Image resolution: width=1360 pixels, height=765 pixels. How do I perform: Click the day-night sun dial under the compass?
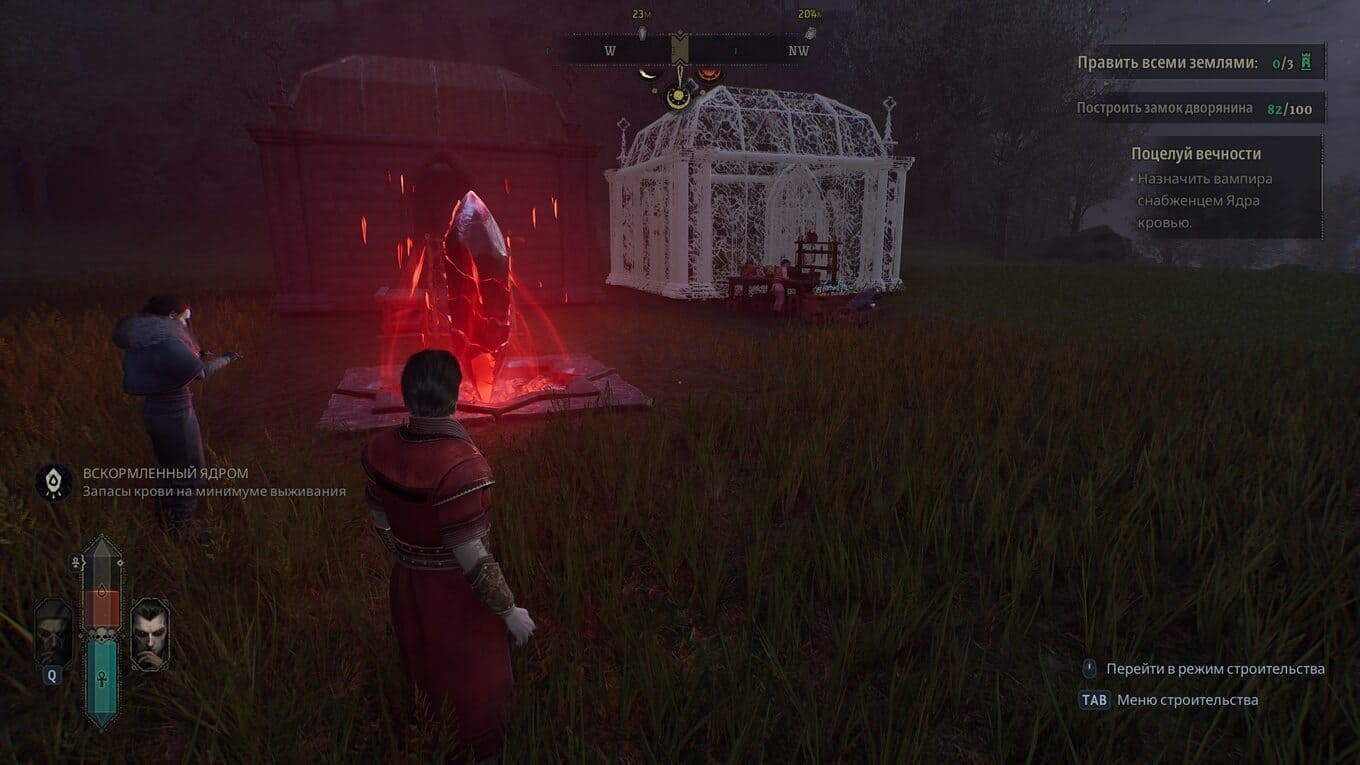click(679, 96)
